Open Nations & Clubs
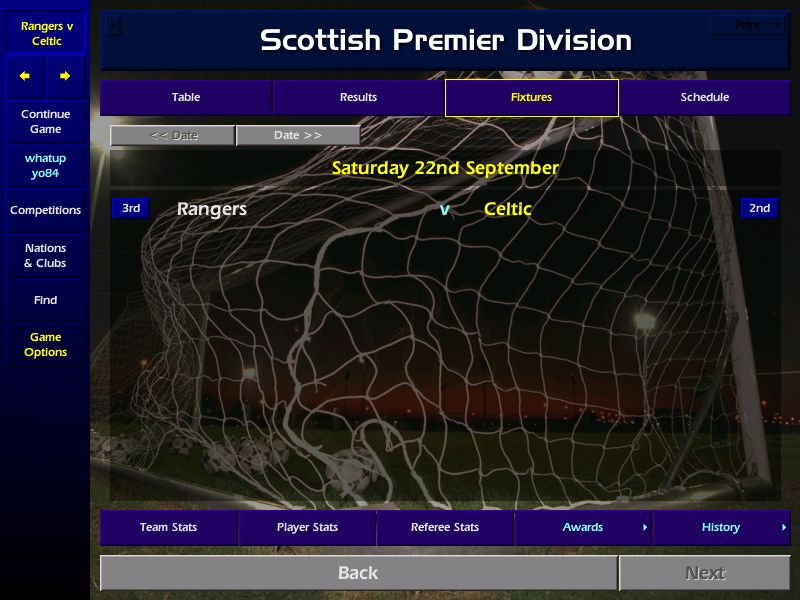 tap(45, 255)
